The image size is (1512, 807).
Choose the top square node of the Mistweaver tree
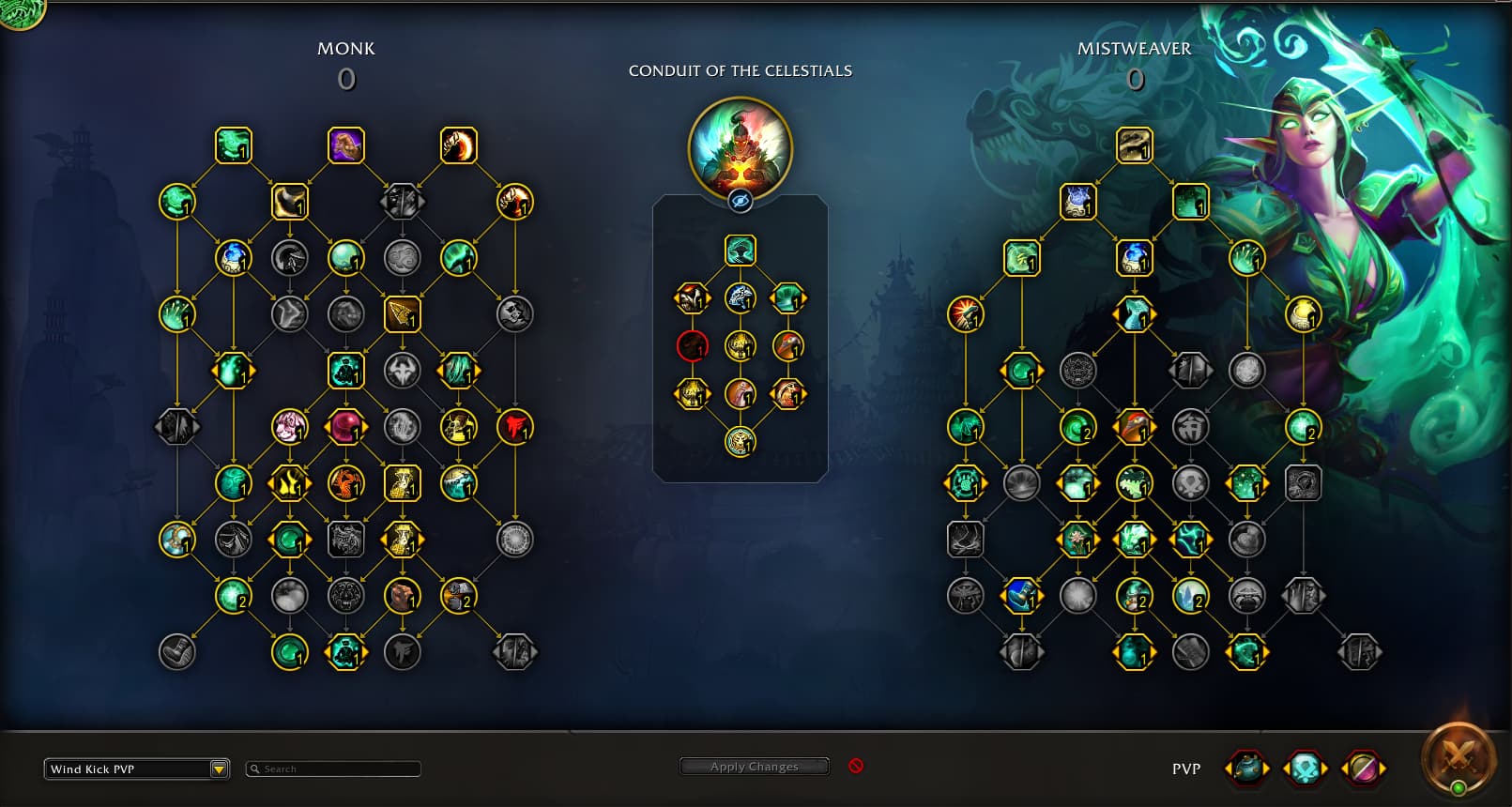(1135, 145)
